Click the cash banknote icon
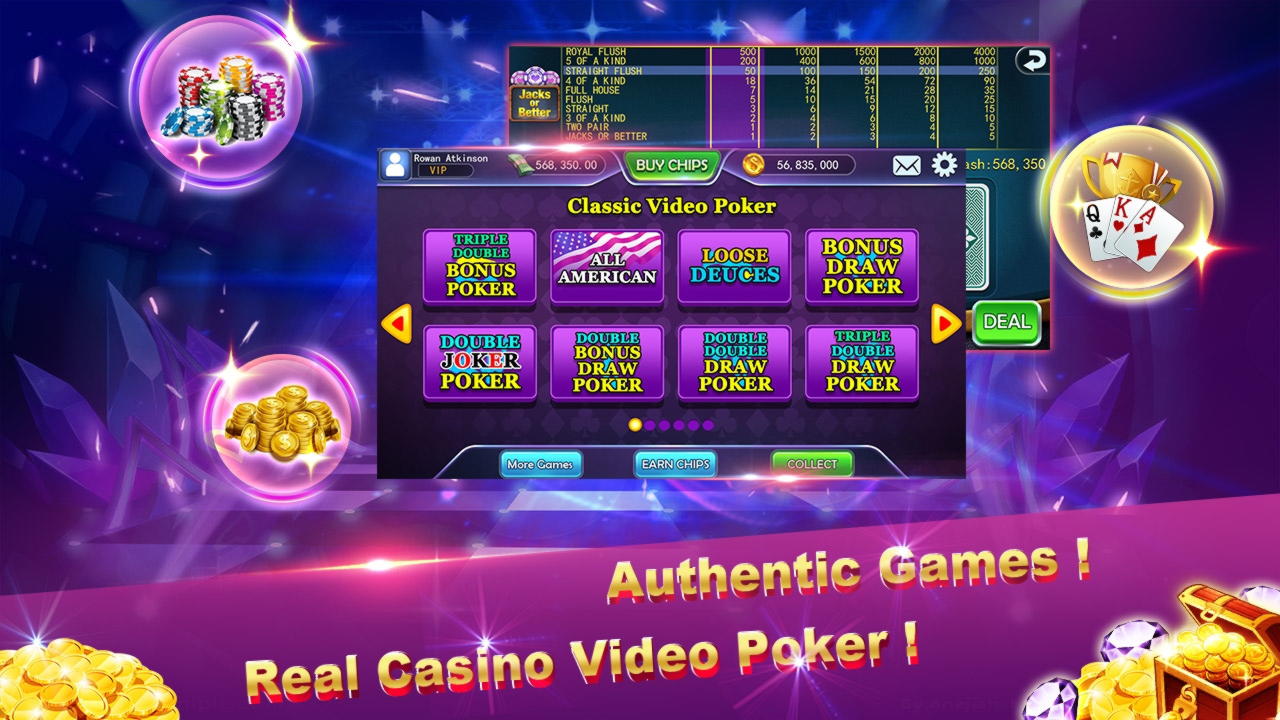Image resolution: width=1280 pixels, height=720 pixels. 519,163
